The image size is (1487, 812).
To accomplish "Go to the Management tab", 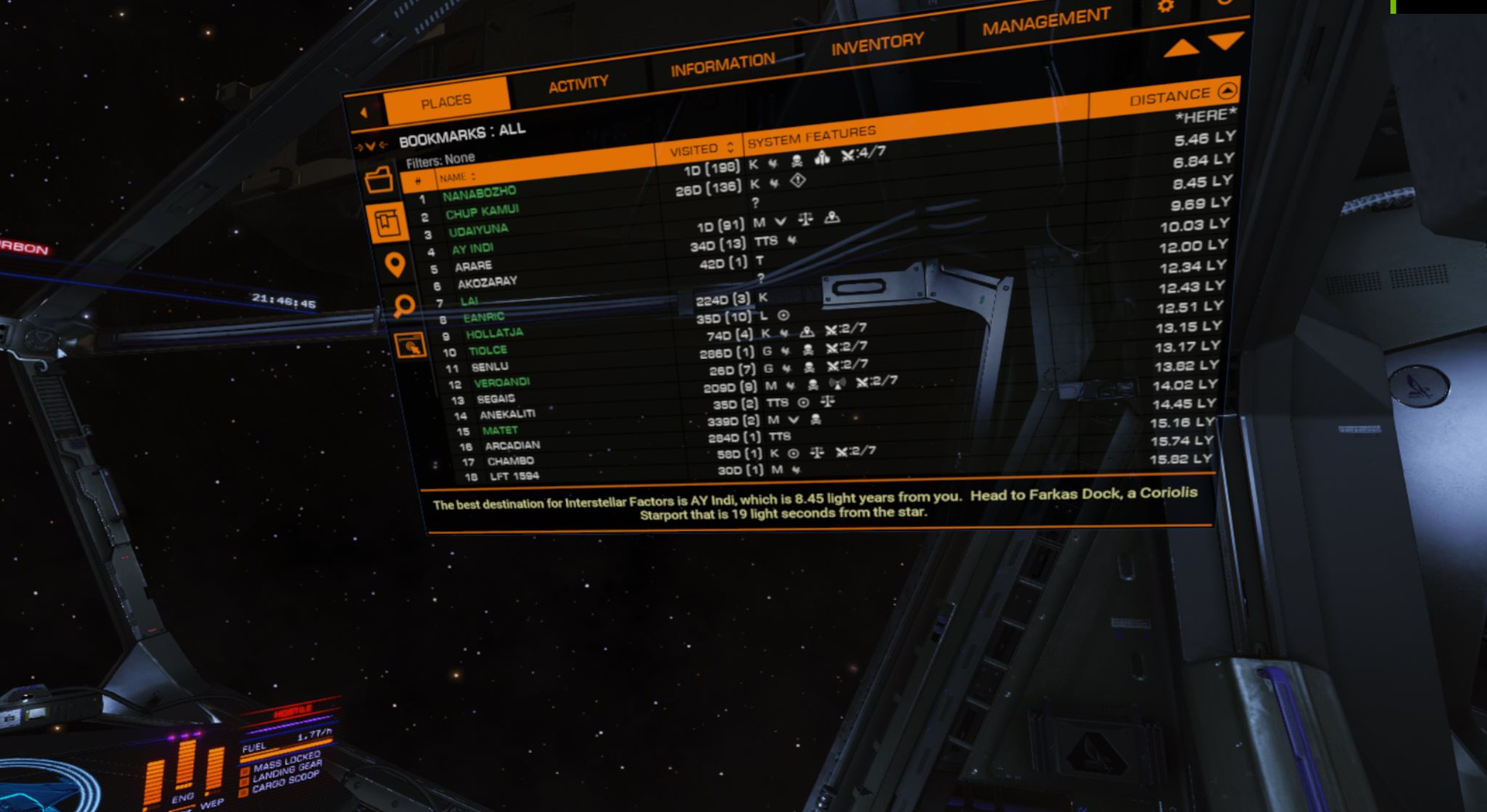I will point(1046,22).
